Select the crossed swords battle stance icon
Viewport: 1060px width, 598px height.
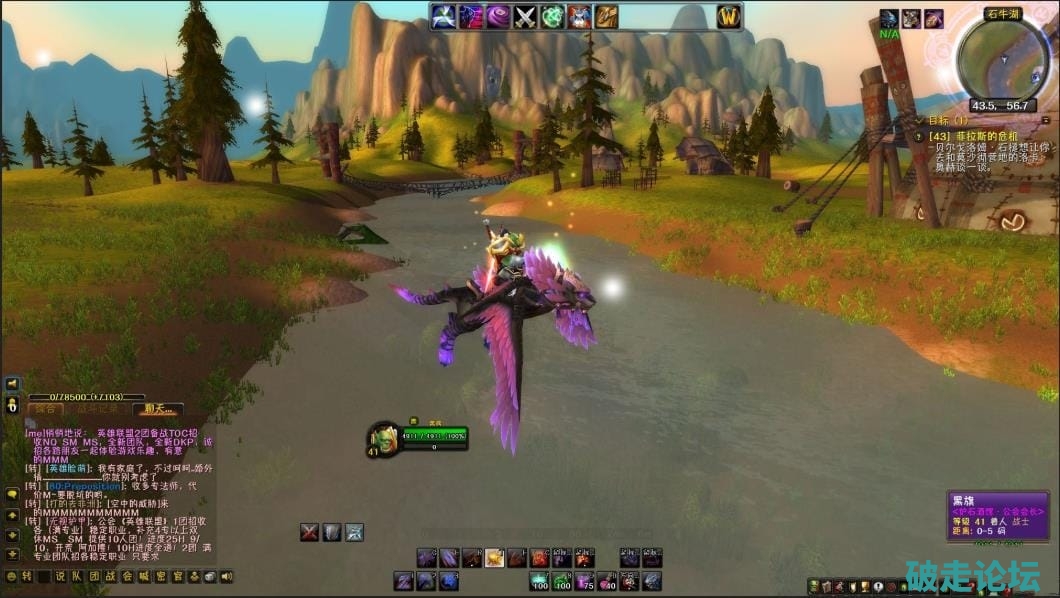[310, 532]
